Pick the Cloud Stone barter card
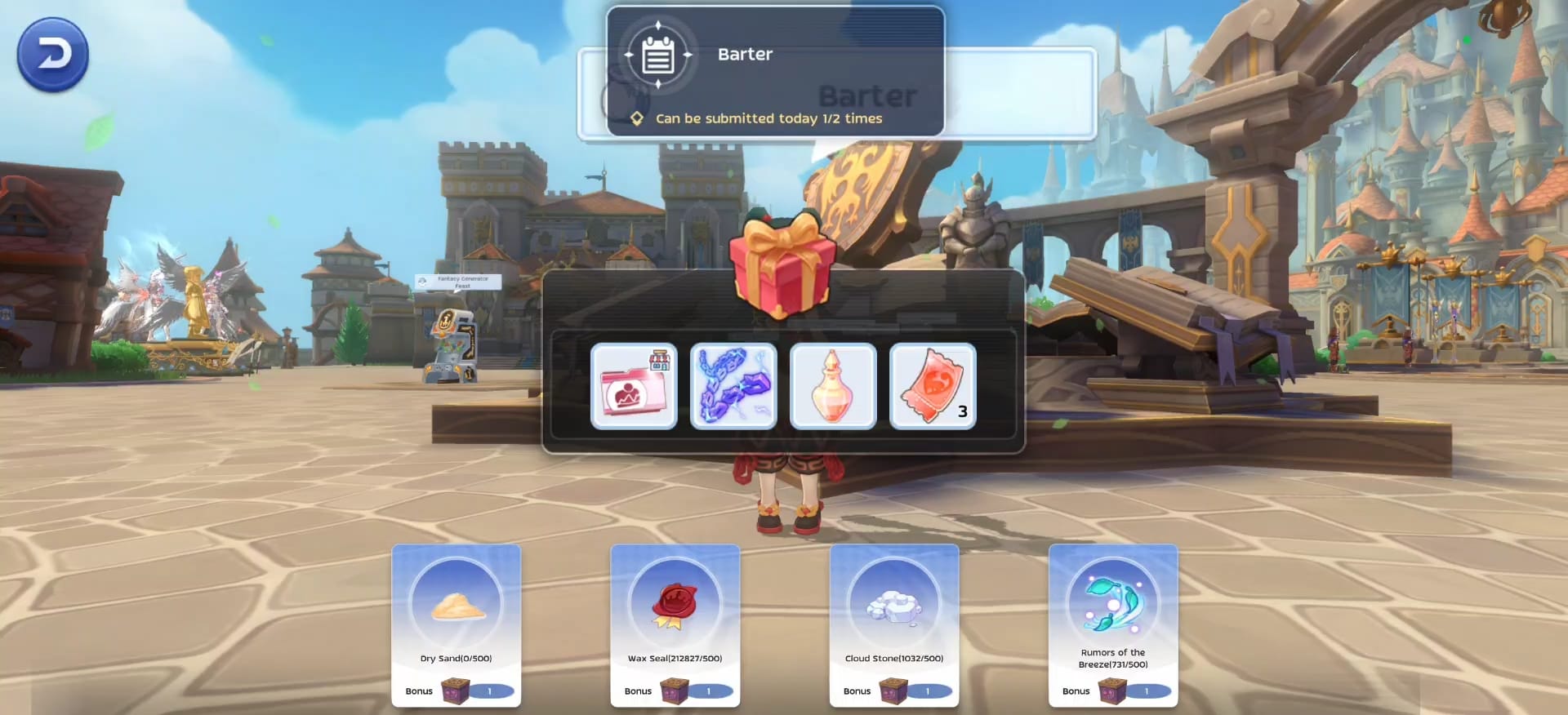 click(x=893, y=624)
